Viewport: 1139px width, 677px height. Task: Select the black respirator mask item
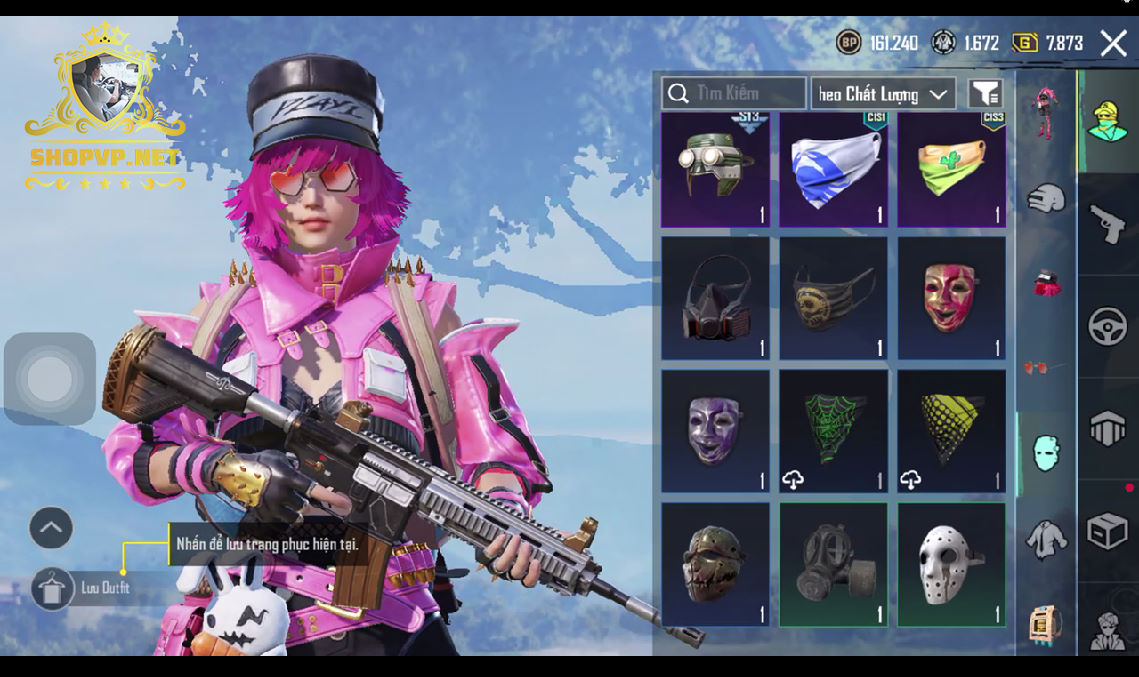click(715, 298)
